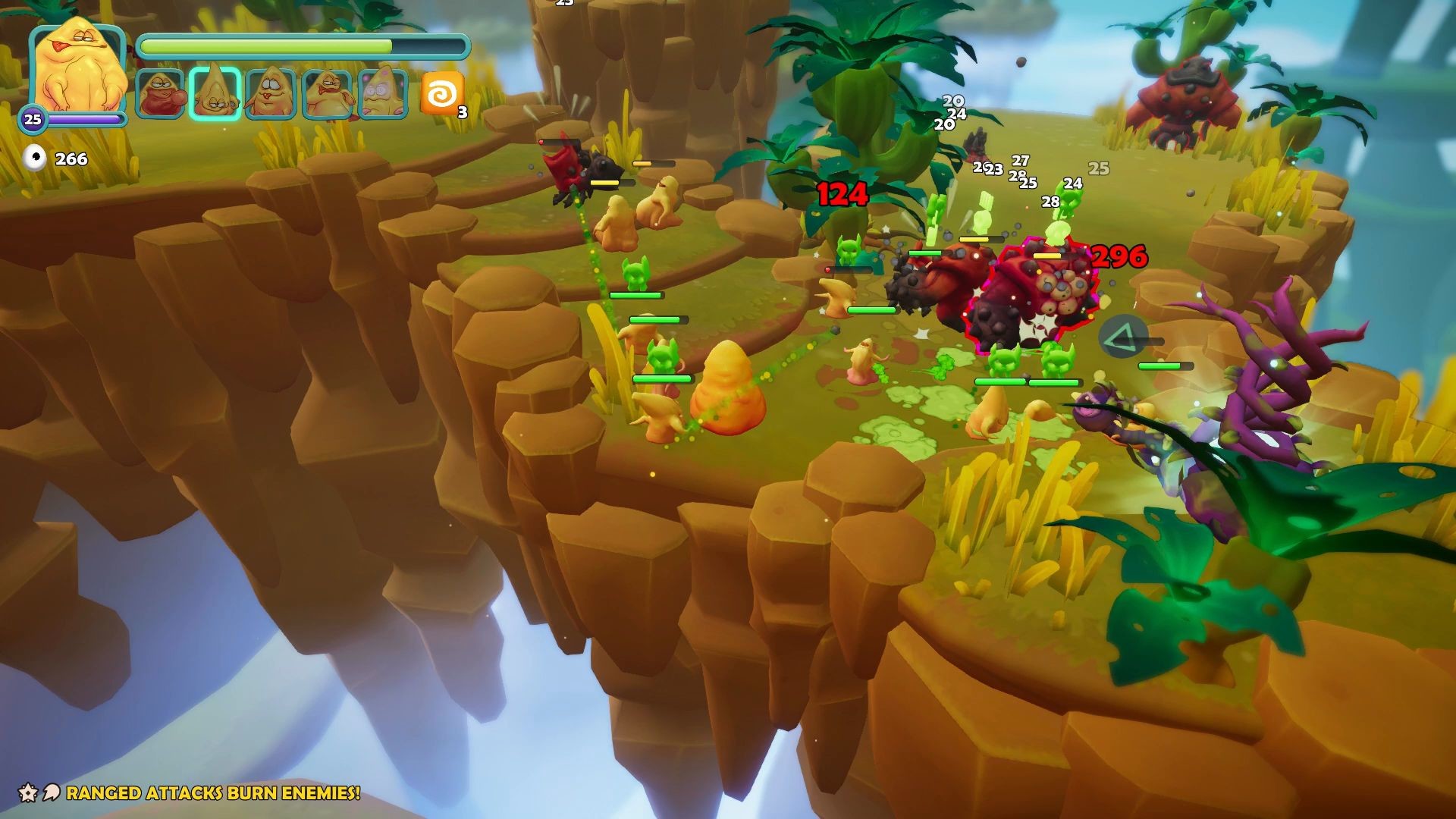
Task: Select the fourth chubby squad member portrait
Action: point(328,95)
